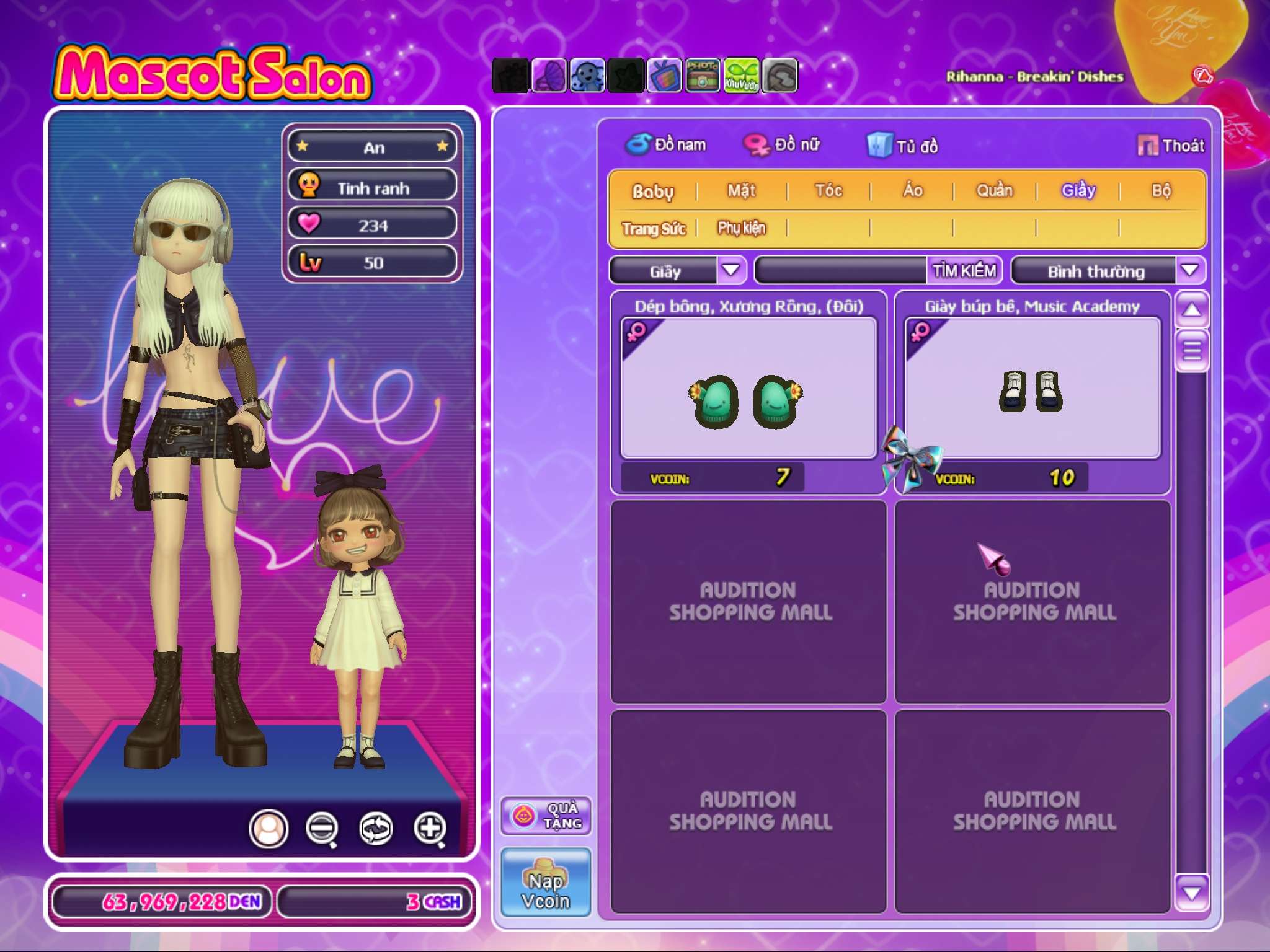Screen dimensions: 1270x952
Task: Open the Áo category
Action: tap(912, 190)
